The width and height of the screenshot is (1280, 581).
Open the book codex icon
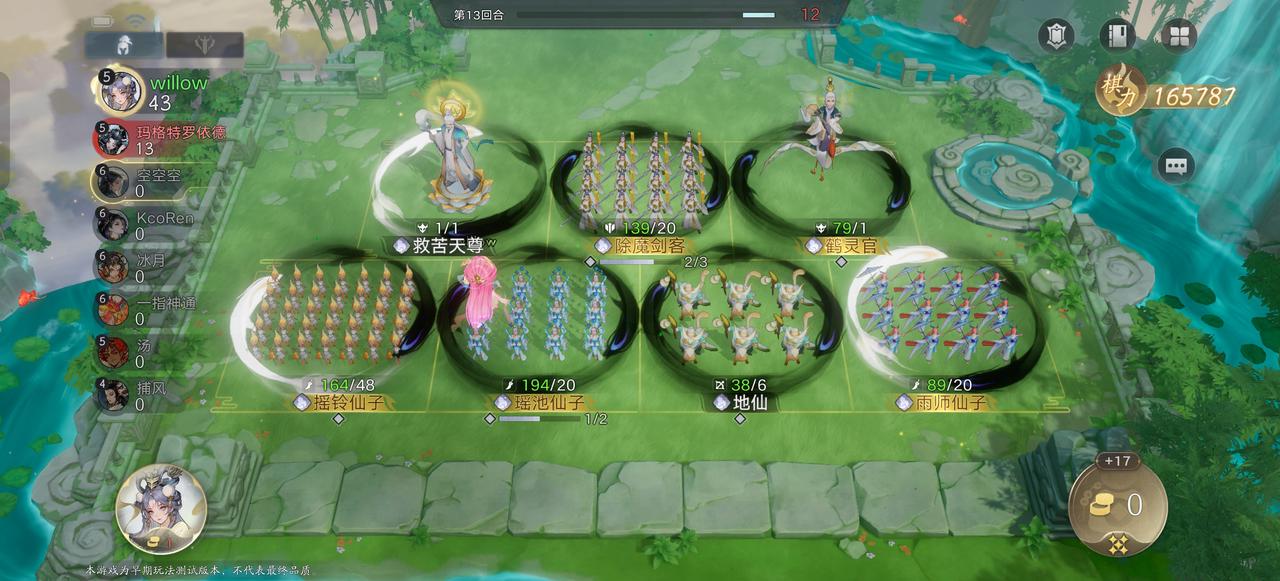click(x=1117, y=36)
